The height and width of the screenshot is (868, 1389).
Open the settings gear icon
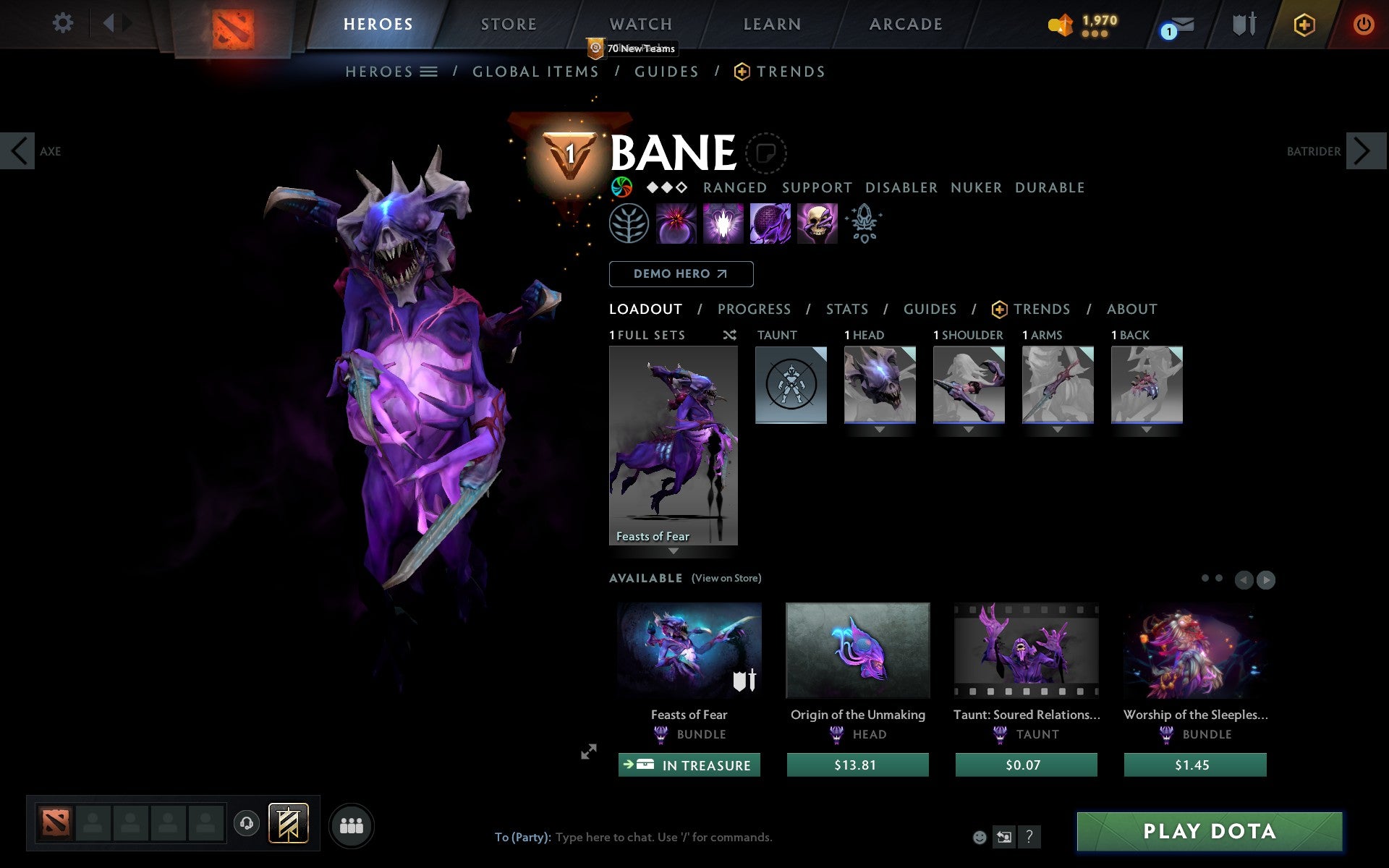click(x=64, y=23)
